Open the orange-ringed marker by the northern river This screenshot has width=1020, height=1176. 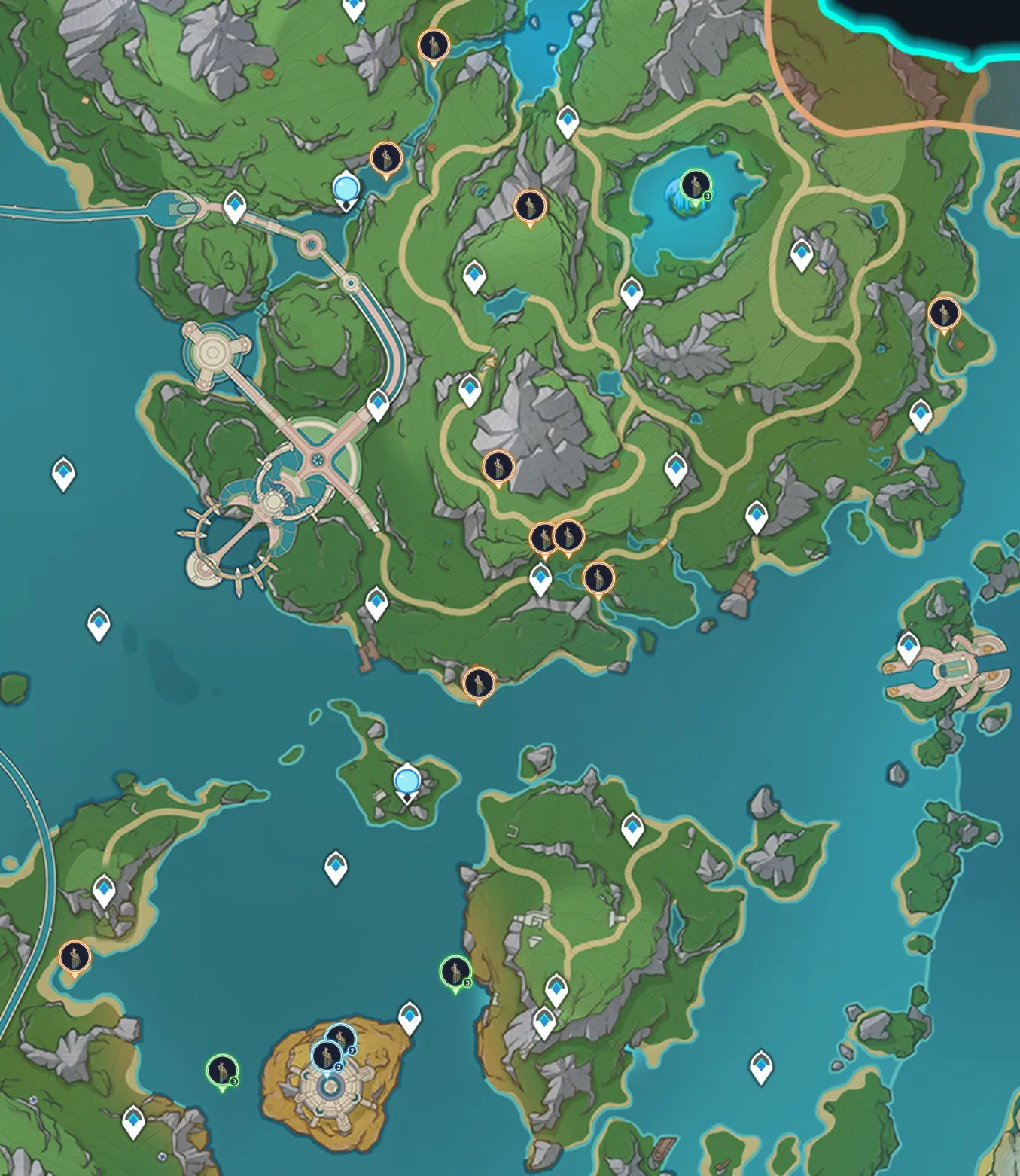click(x=434, y=45)
